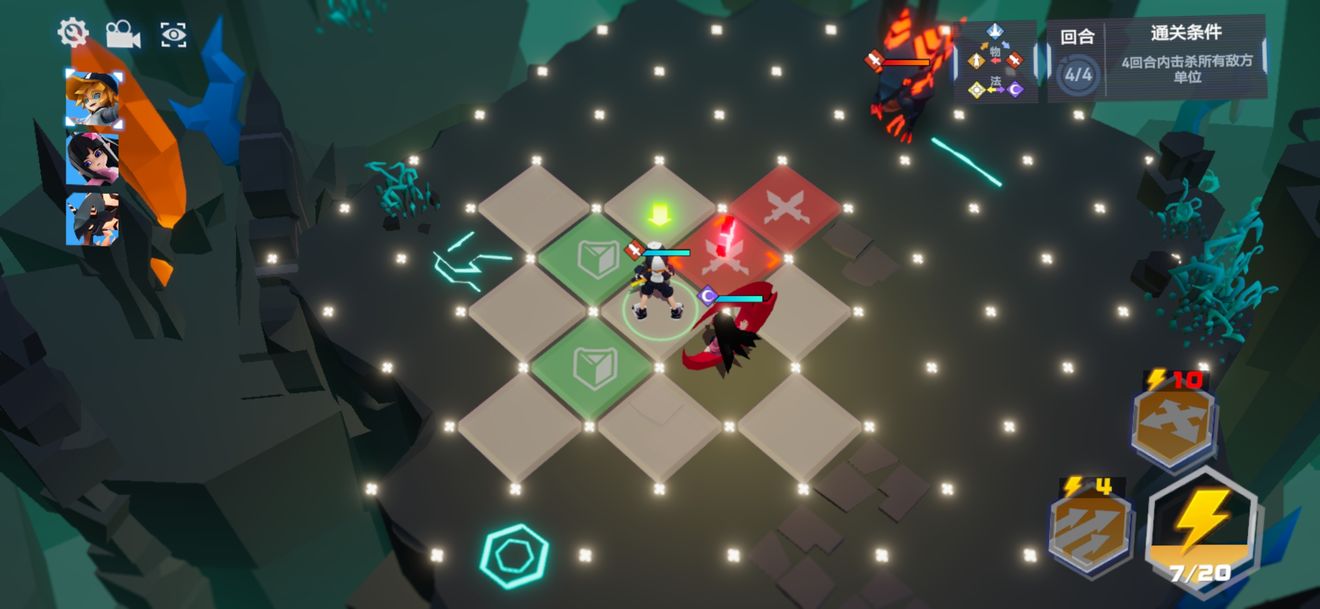Select the tile with the green down arrow
The image size is (1320, 609).
click(658, 208)
